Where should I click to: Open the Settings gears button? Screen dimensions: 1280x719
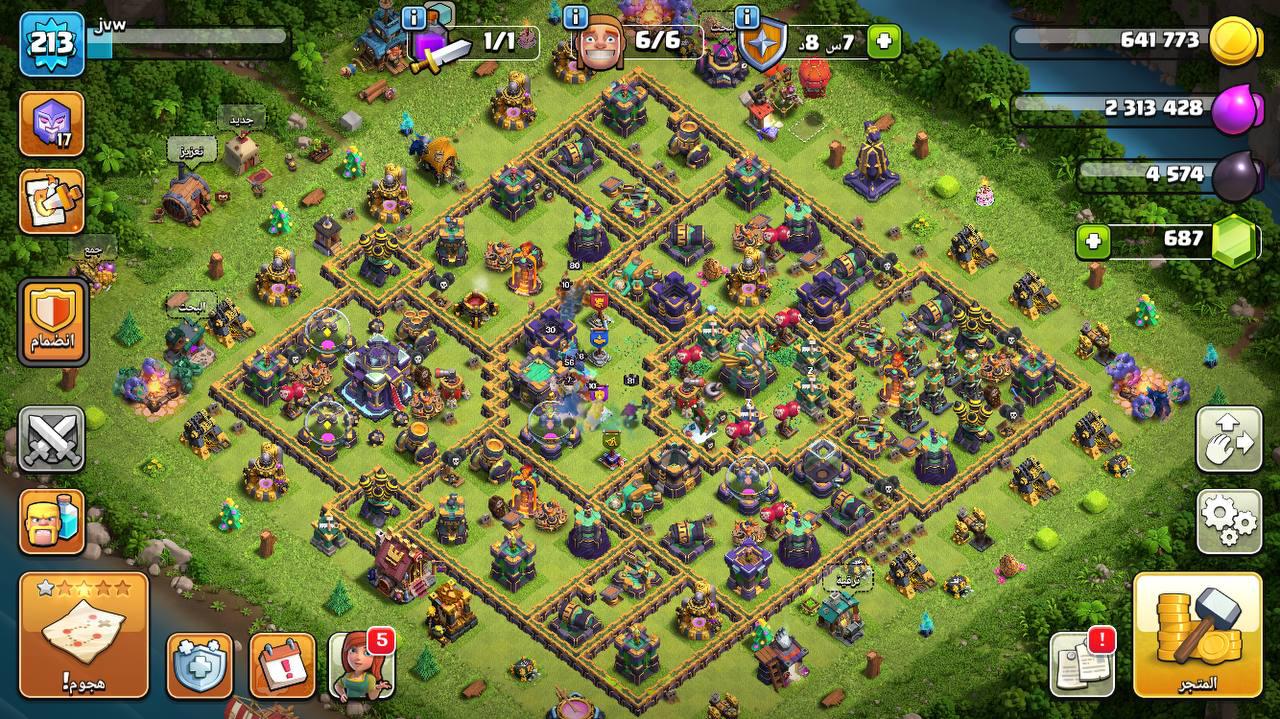(1228, 520)
